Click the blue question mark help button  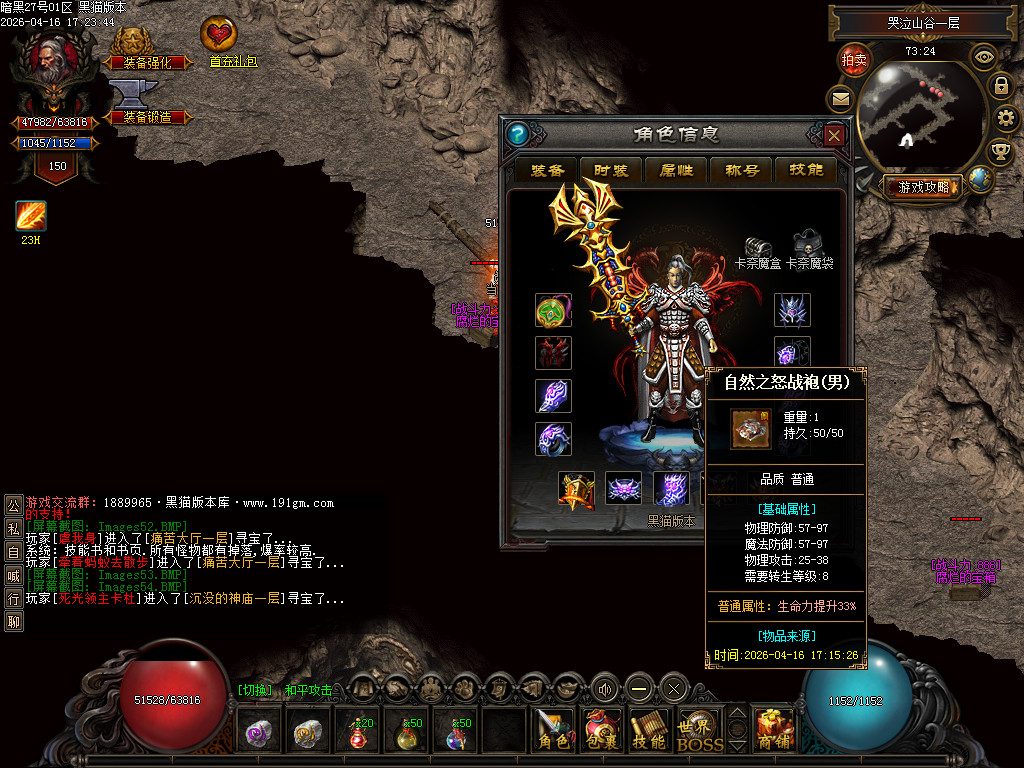coord(517,135)
